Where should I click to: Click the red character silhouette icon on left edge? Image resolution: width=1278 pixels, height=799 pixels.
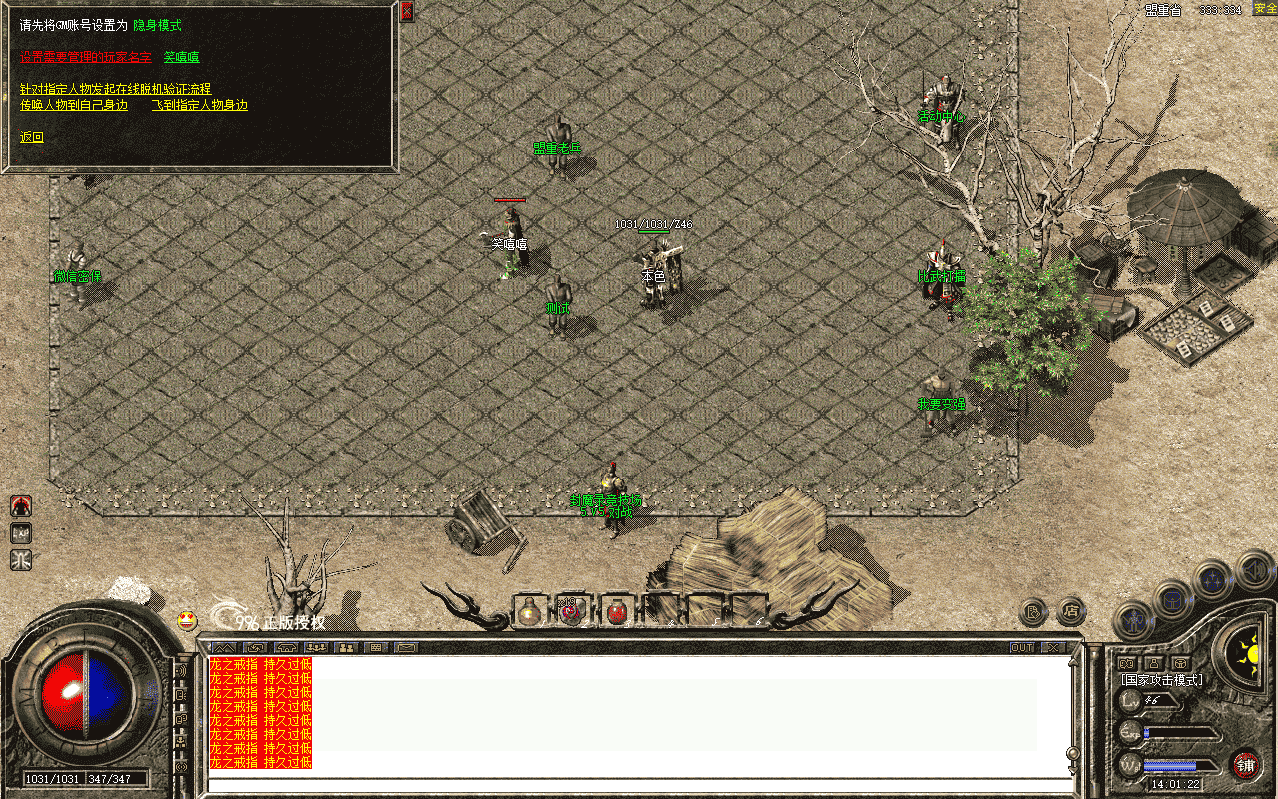(21, 506)
